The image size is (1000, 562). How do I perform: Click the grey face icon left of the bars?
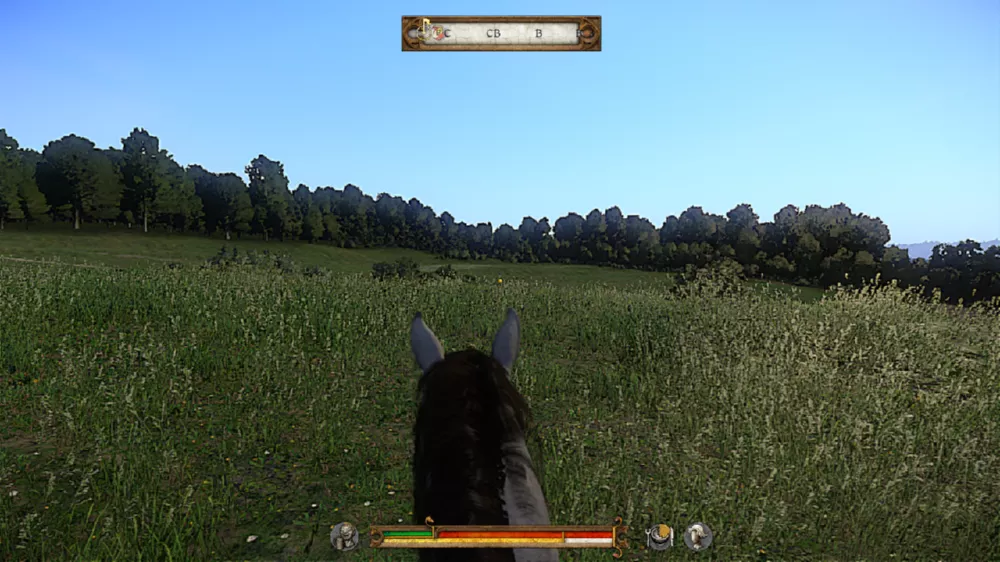(x=344, y=537)
